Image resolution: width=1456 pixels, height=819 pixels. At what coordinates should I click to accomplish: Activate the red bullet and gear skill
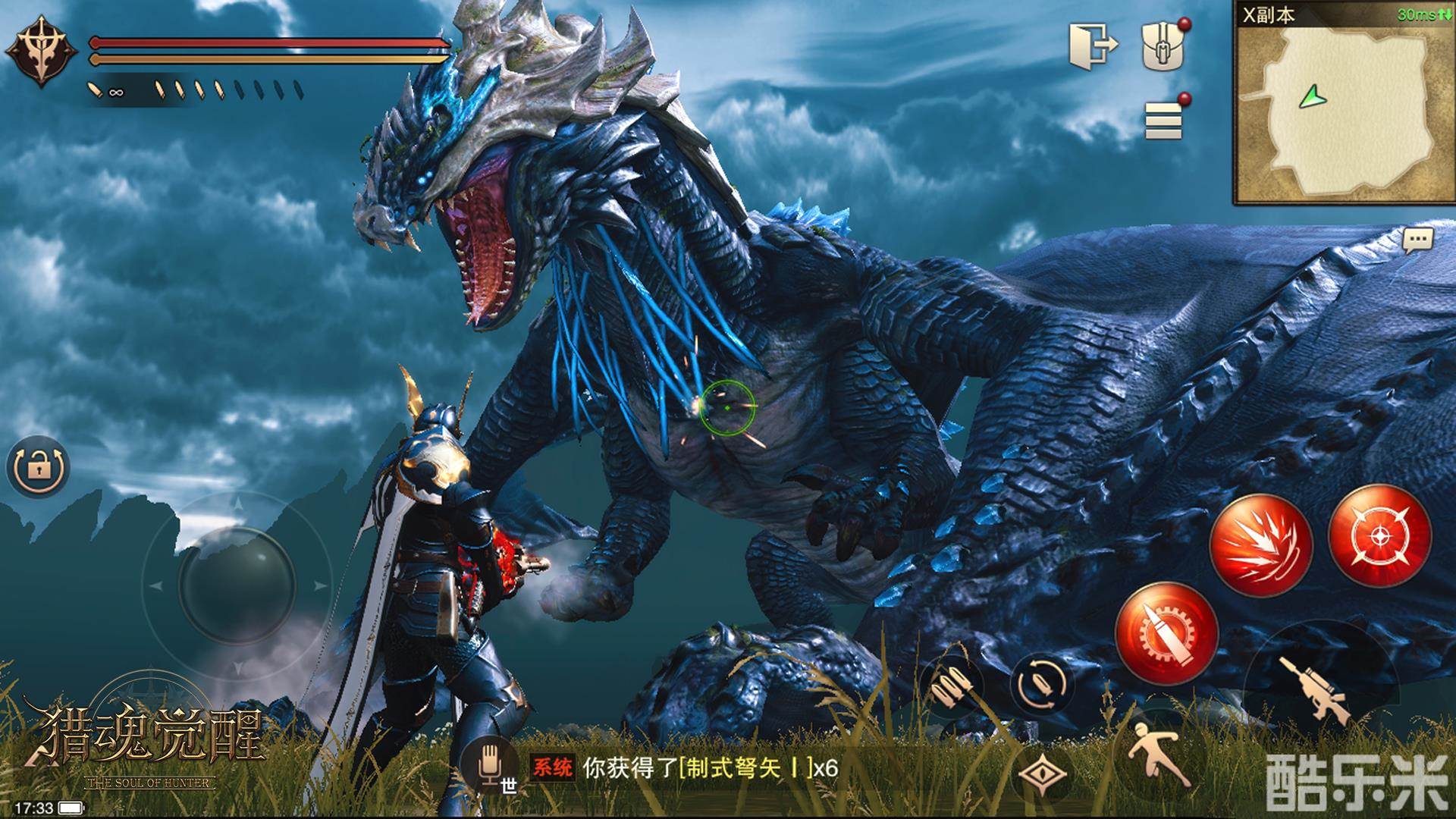click(1166, 634)
